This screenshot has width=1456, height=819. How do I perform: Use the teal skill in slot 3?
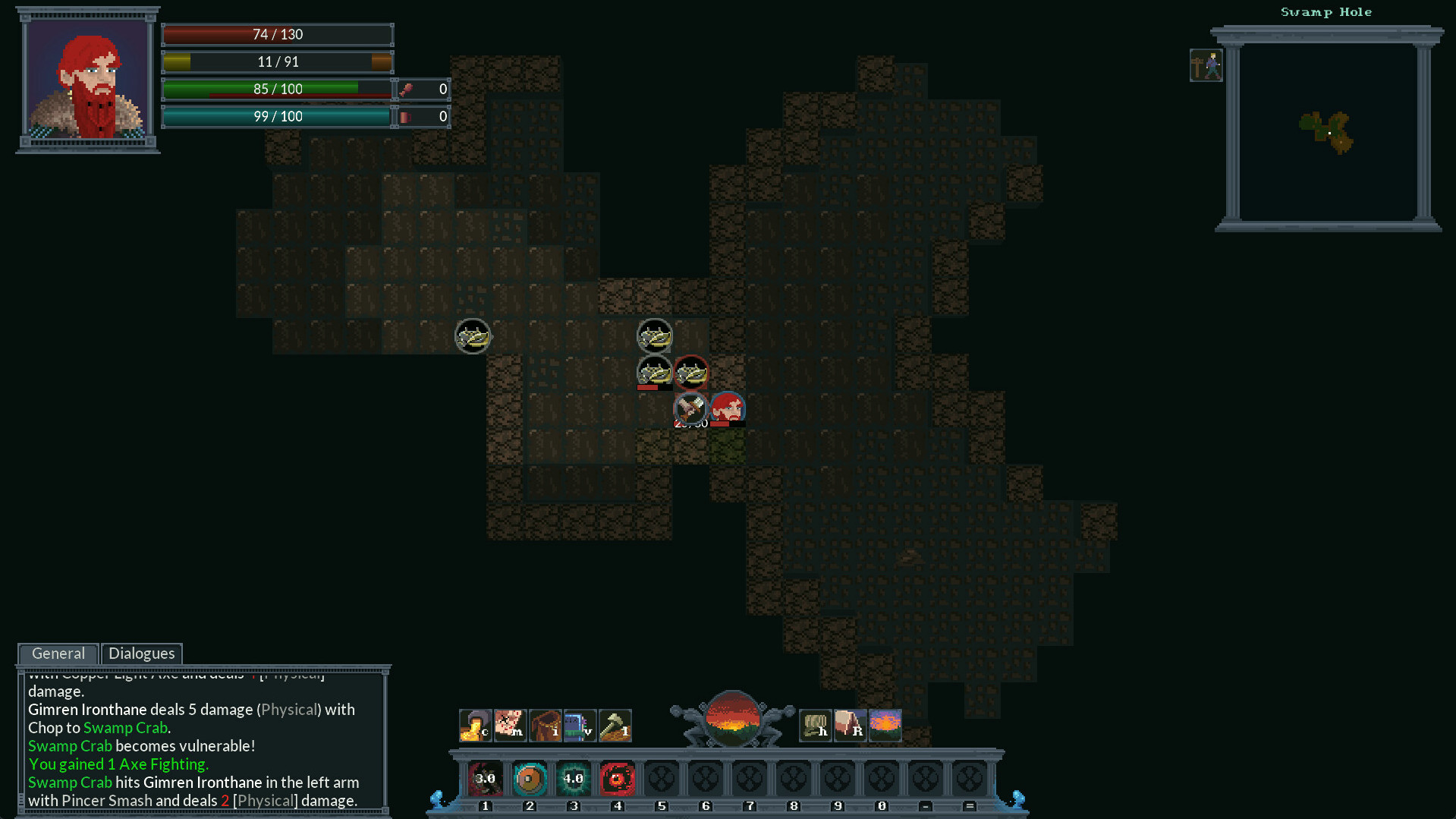click(x=574, y=779)
